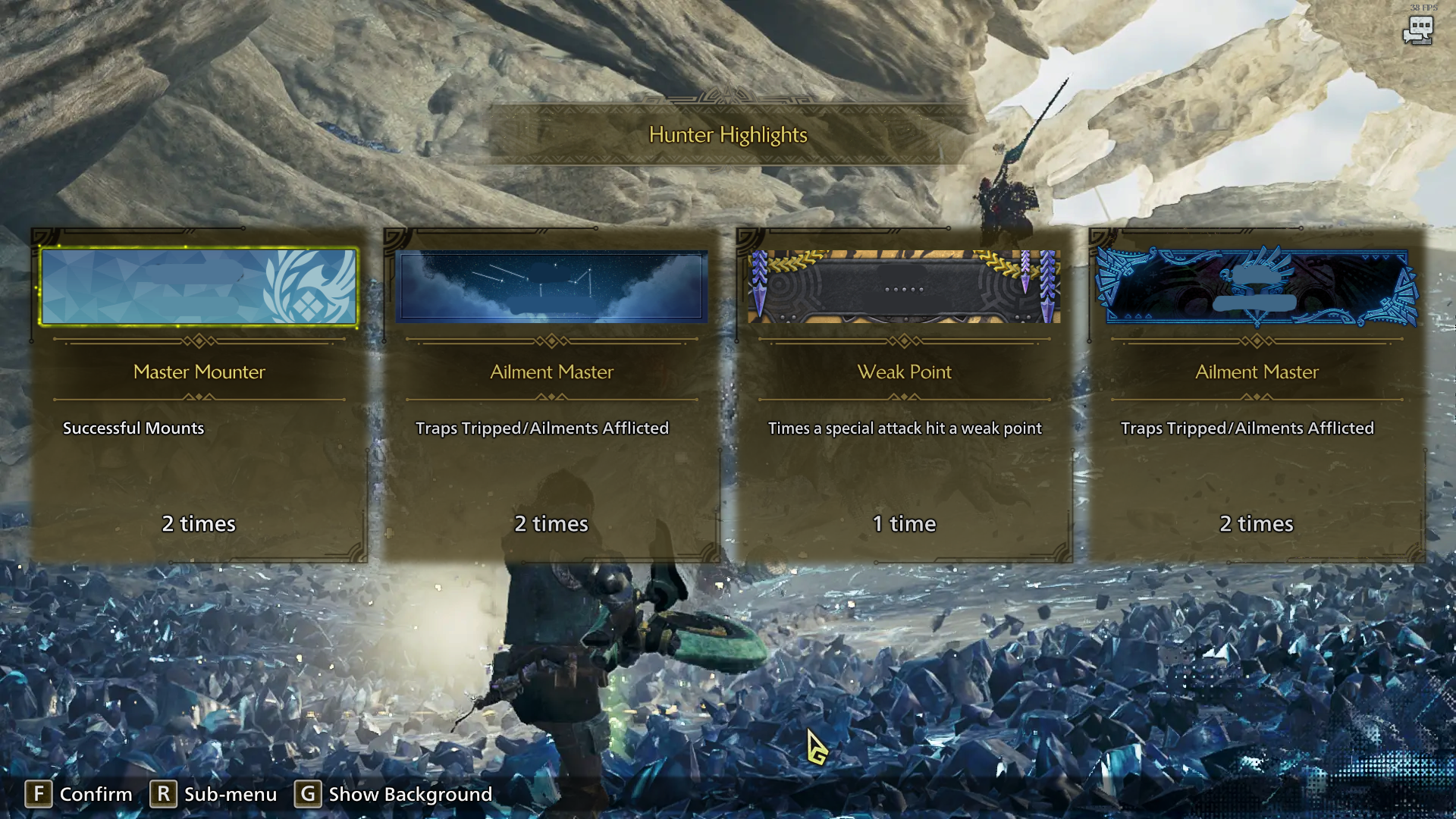
Task: Select the starry Ailment Master banner thumbnail
Action: pyautogui.click(x=551, y=287)
